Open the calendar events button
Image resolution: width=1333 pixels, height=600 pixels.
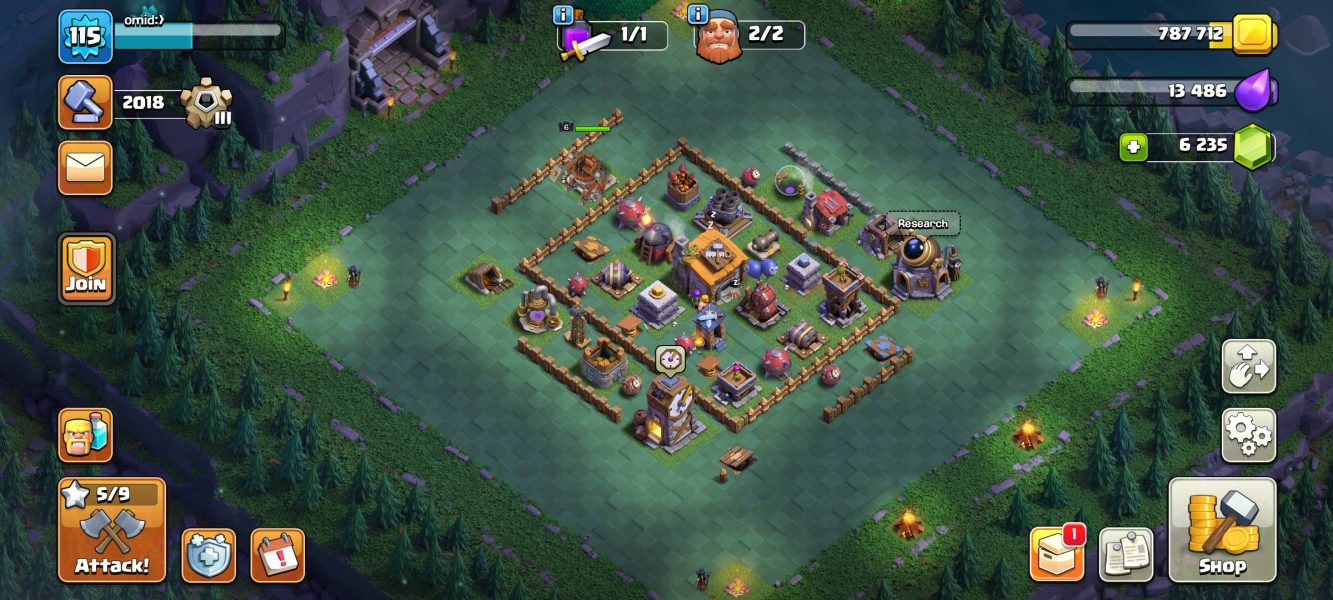coord(277,555)
